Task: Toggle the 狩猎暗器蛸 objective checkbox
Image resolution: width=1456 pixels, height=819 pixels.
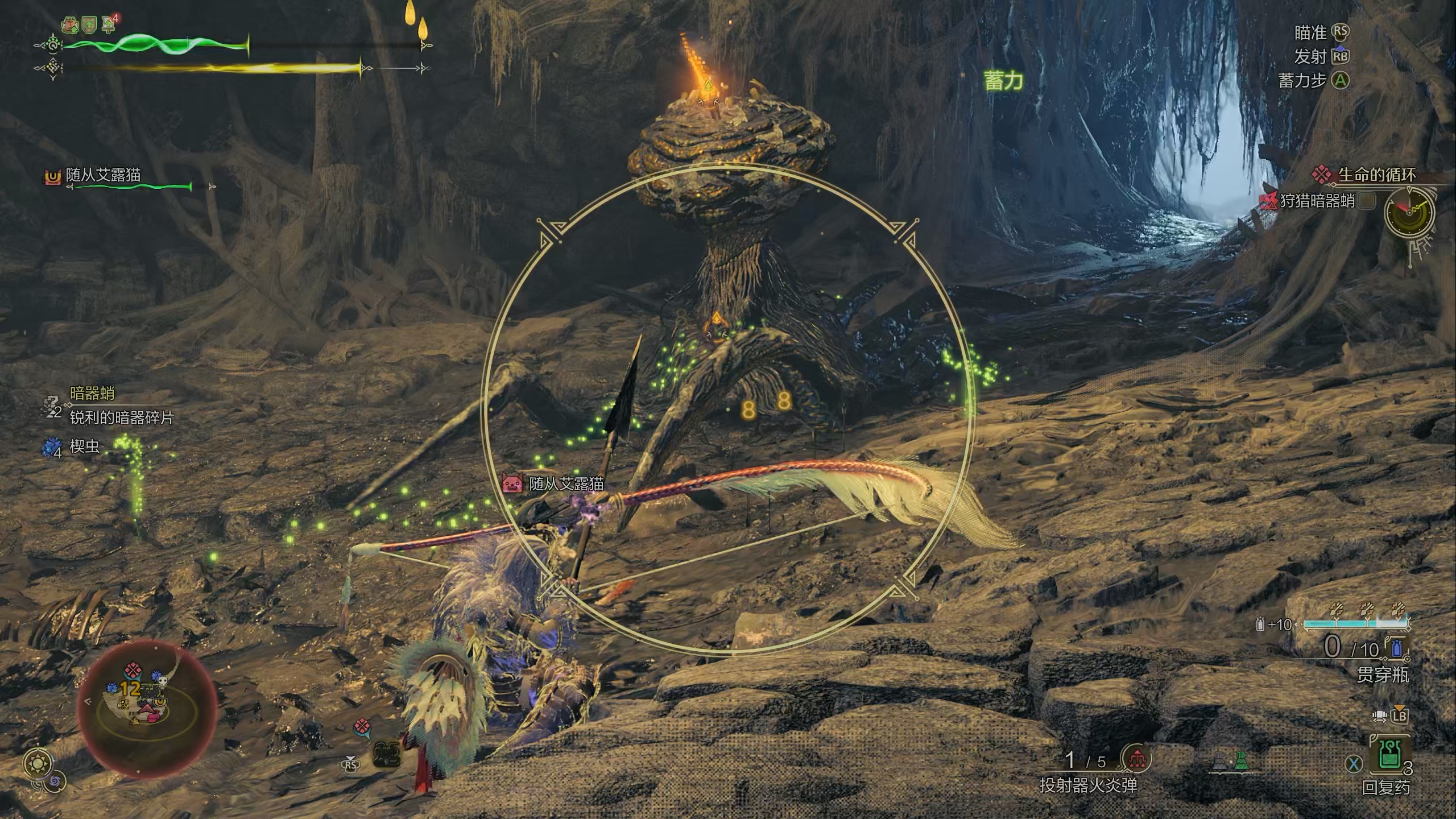Action: click(1366, 200)
